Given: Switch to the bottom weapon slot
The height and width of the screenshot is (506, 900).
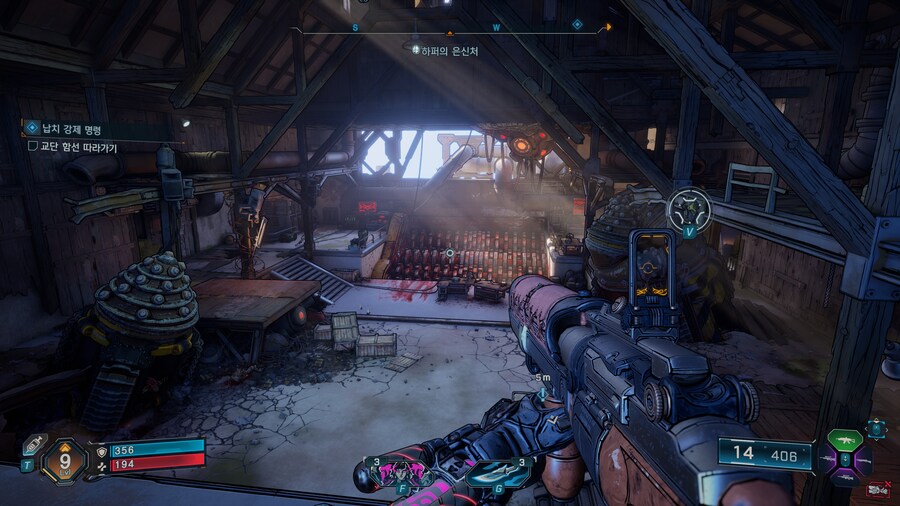Looking at the screenshot, I should pos(843,479).
